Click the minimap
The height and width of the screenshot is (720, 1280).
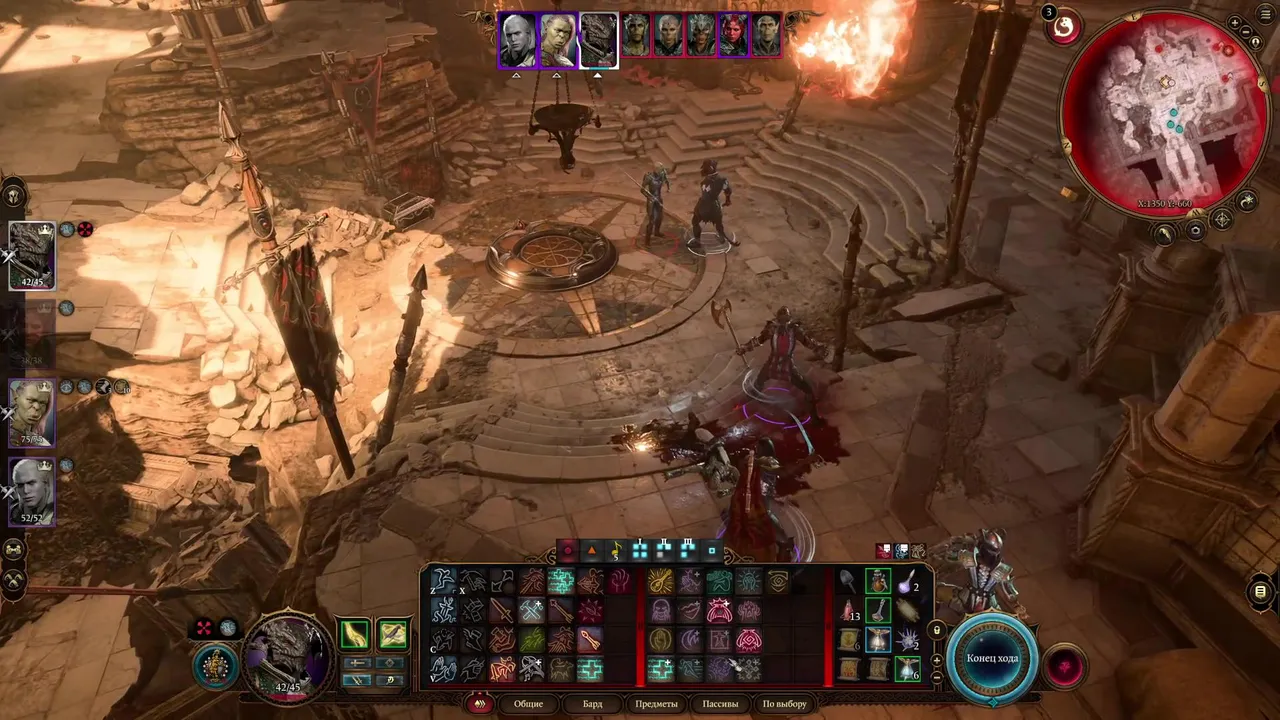[1165, 110]
